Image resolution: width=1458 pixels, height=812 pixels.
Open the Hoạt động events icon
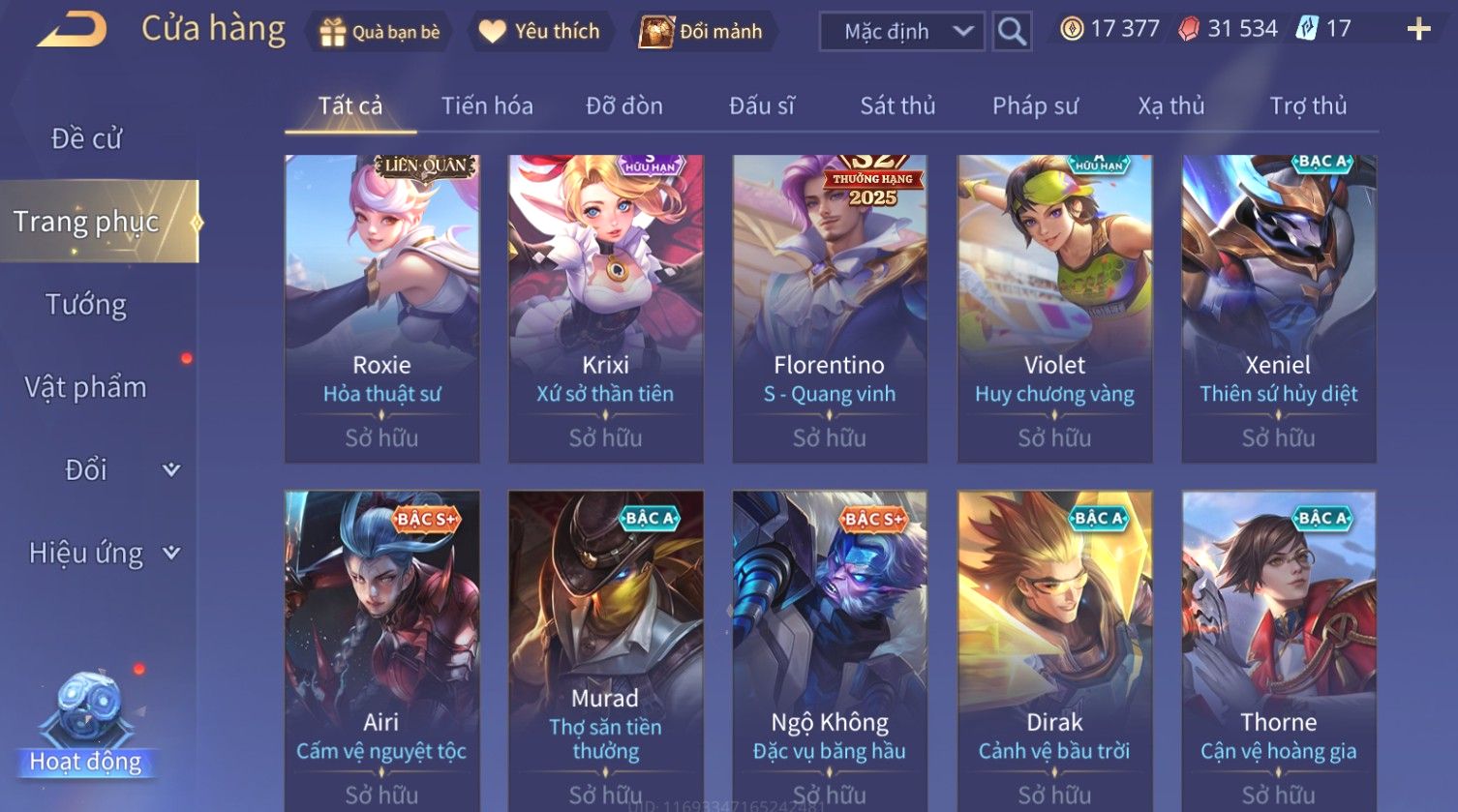pos(86,726)
